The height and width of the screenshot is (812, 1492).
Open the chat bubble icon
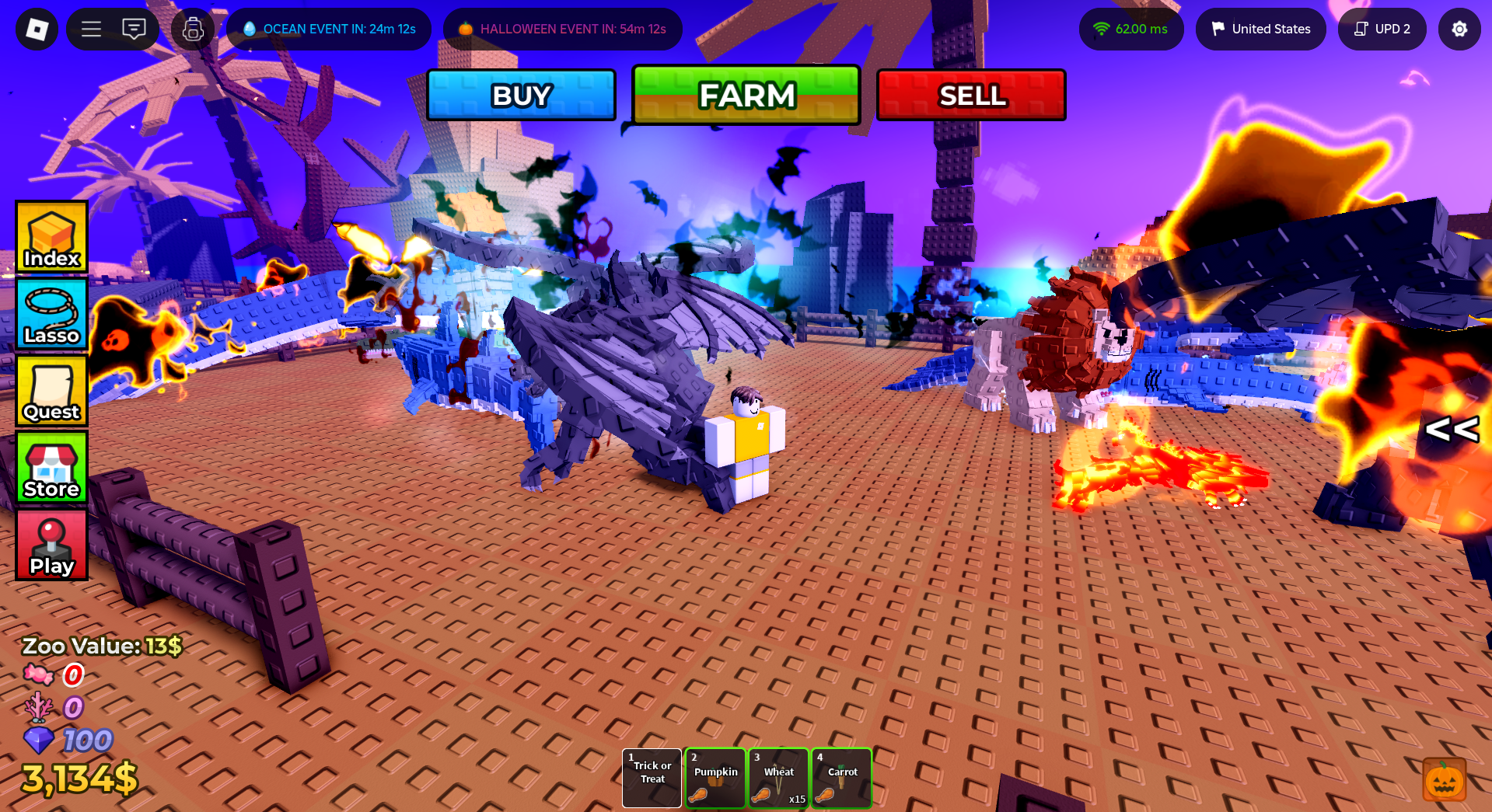pyautogui.click(x=135, y=29)
